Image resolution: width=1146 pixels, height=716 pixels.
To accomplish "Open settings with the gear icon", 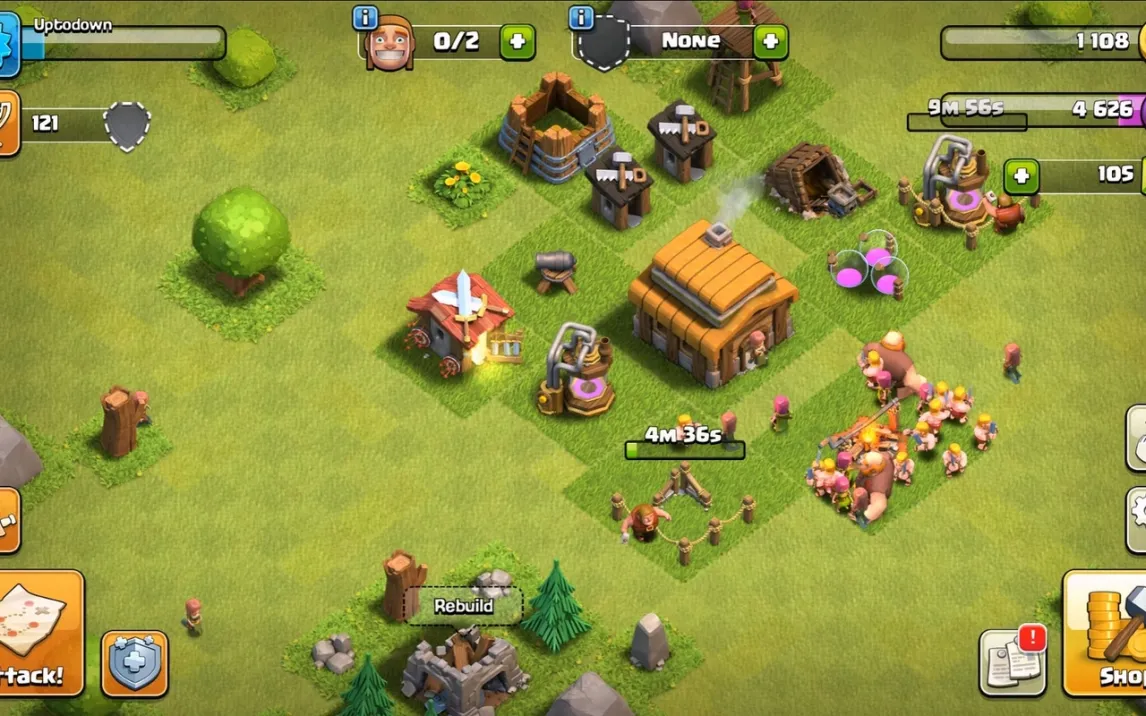I will pyautogui.click(x=1136, y=519).
